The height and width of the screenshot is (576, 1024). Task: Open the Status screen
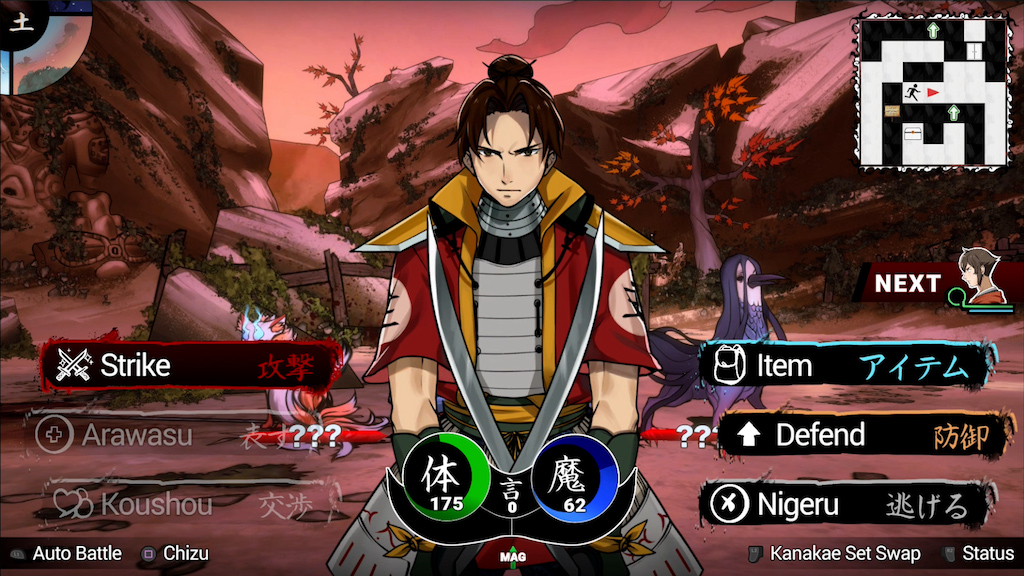[x=978, y=553]
